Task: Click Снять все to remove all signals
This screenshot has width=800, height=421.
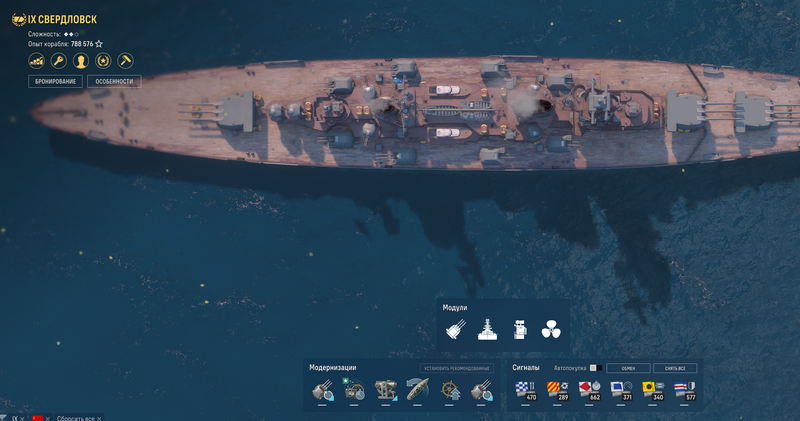Action: tap(674, 368)
